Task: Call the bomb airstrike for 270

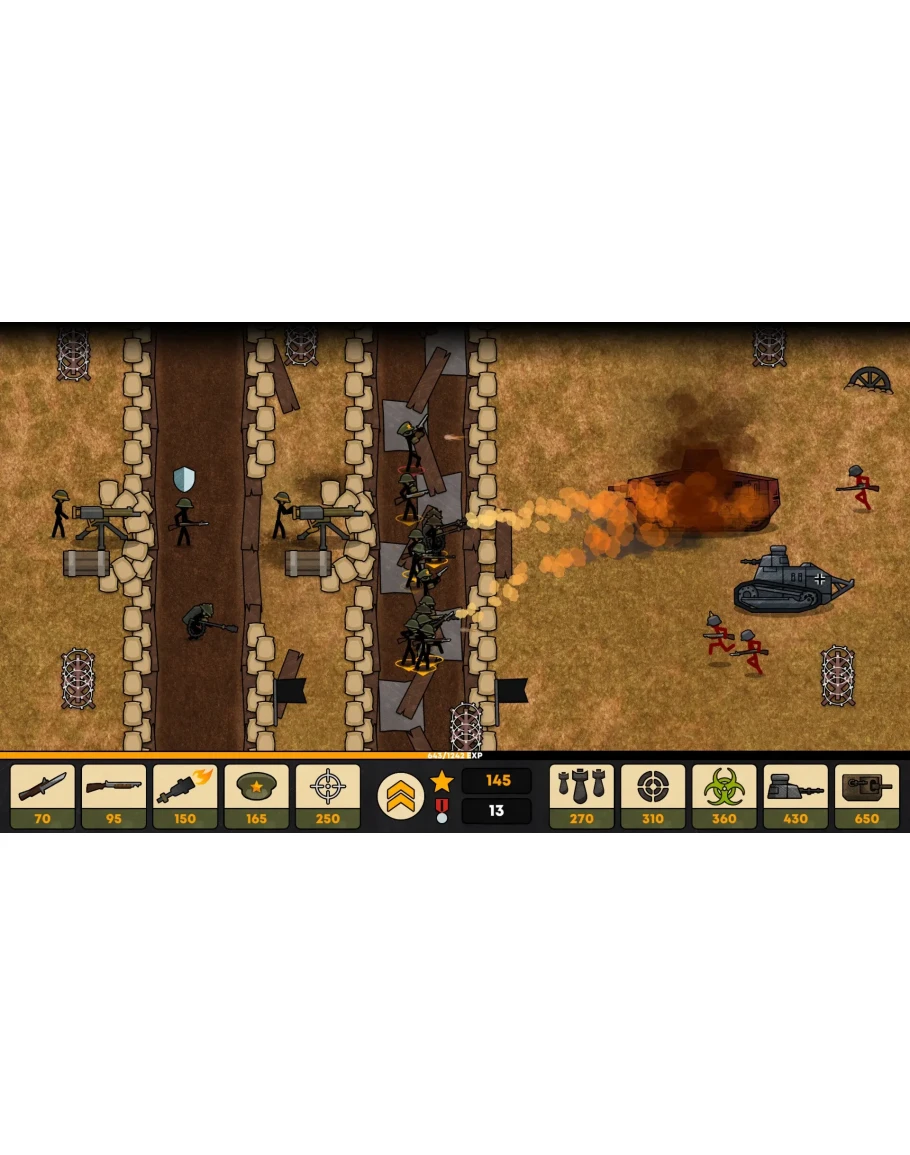Action: point(582,796)
